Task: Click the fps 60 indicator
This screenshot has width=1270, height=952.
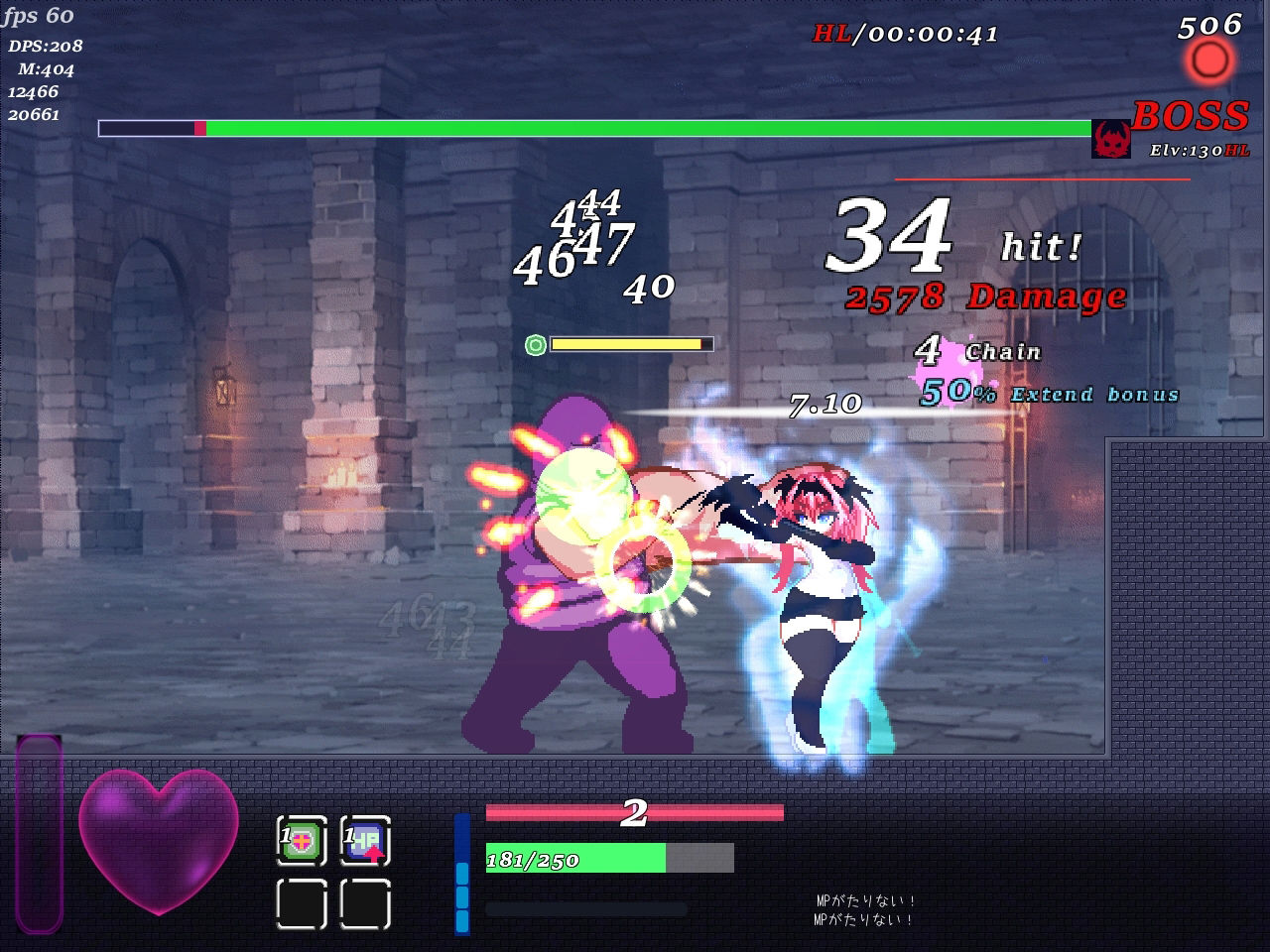Action: 38,16
